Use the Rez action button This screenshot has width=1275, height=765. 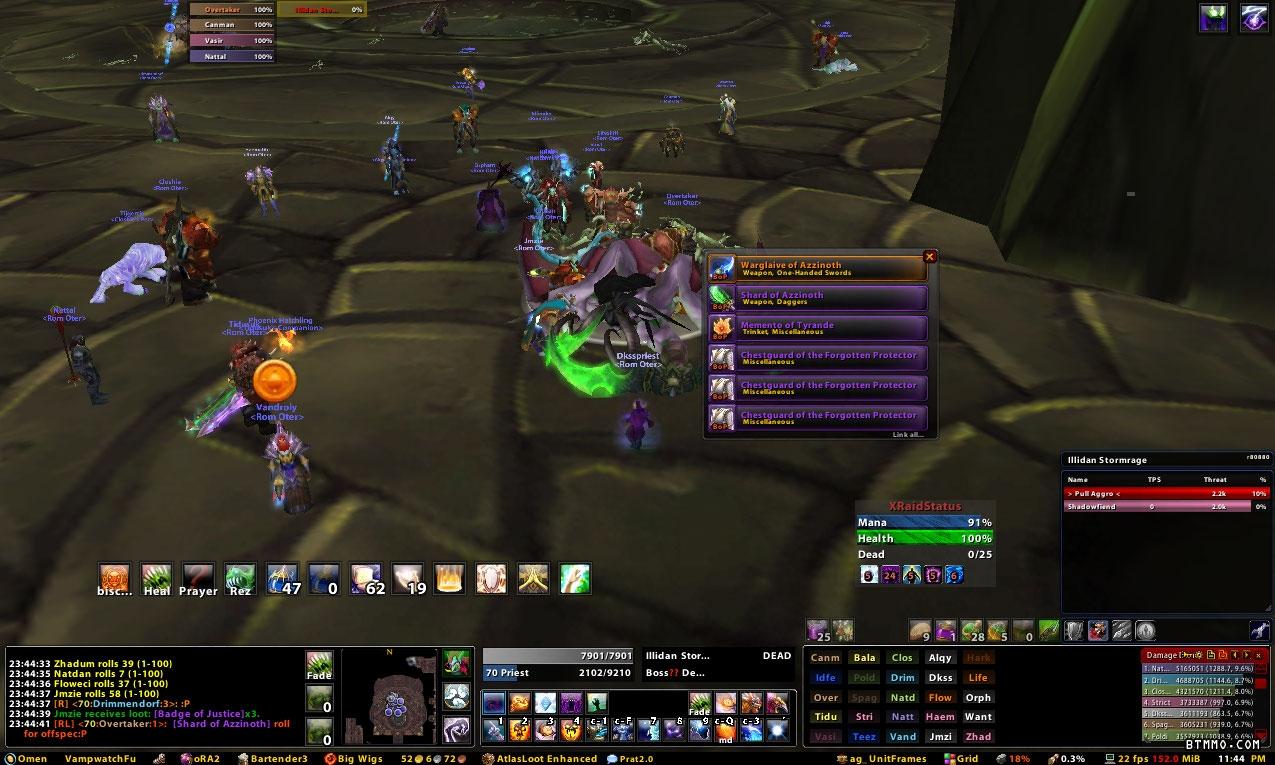240,578
